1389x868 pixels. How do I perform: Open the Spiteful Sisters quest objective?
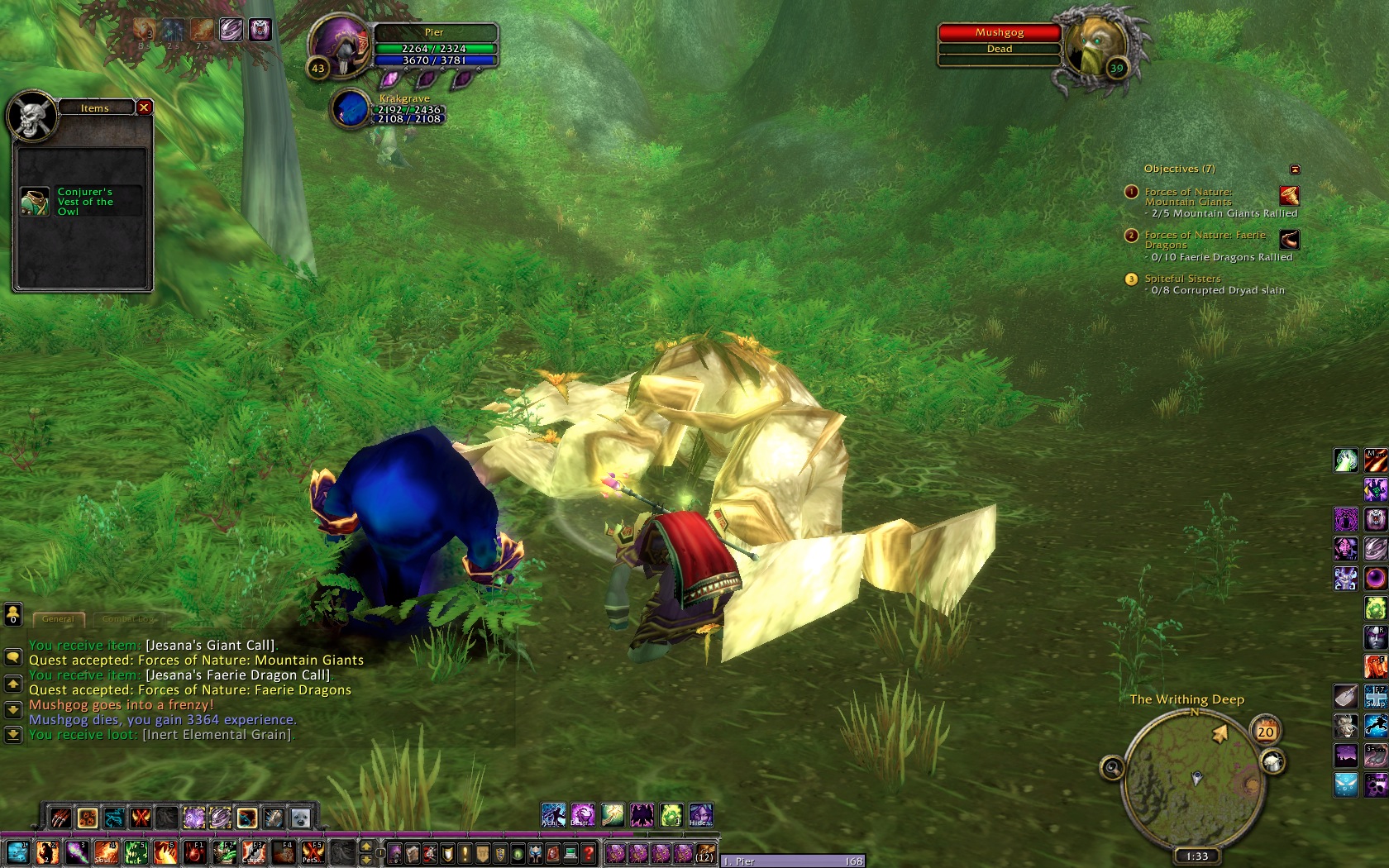click(1182, 279)
